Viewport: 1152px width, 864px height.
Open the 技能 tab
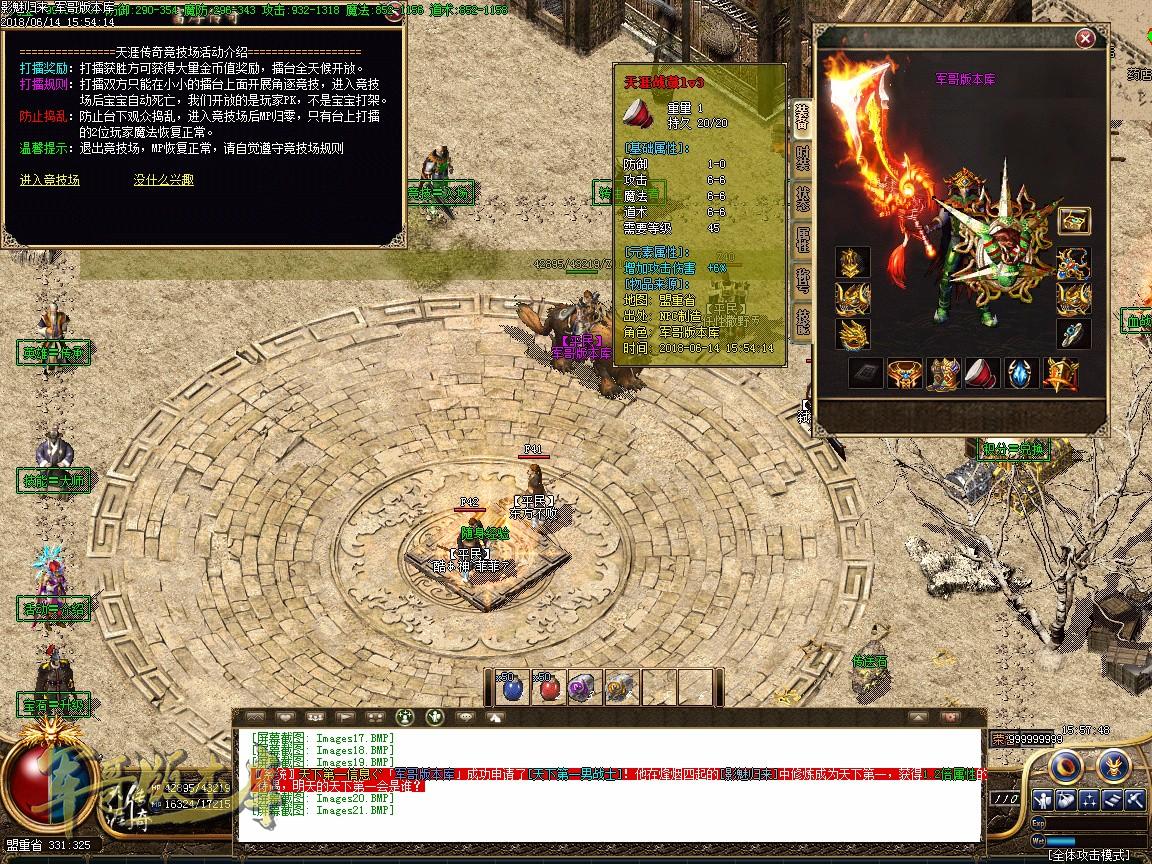(802, 320)
